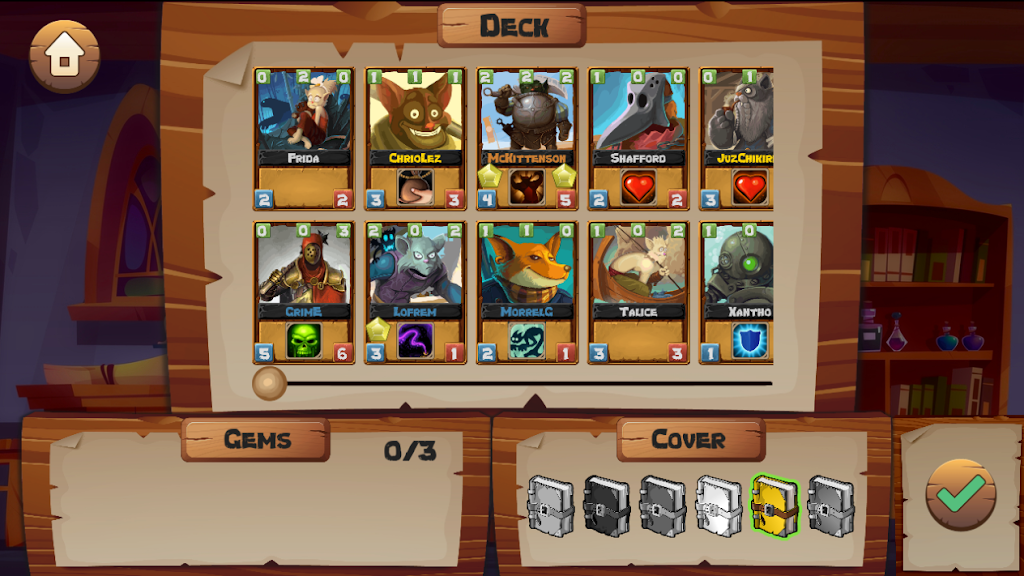
Task: Choose the ChrioLez card
Action: pyautogui.click(x=415, y=138)
